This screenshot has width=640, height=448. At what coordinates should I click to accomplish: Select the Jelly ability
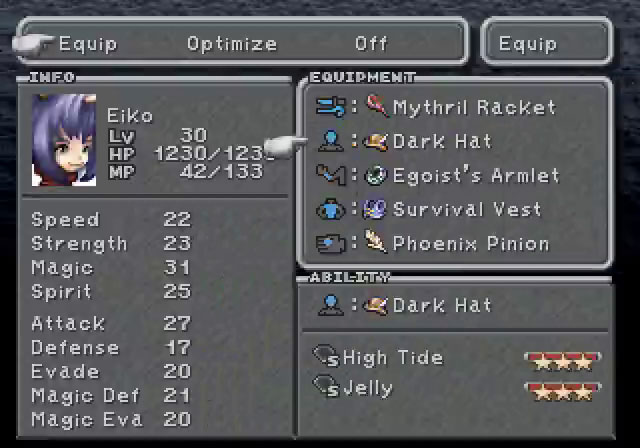tap(367, 388)
